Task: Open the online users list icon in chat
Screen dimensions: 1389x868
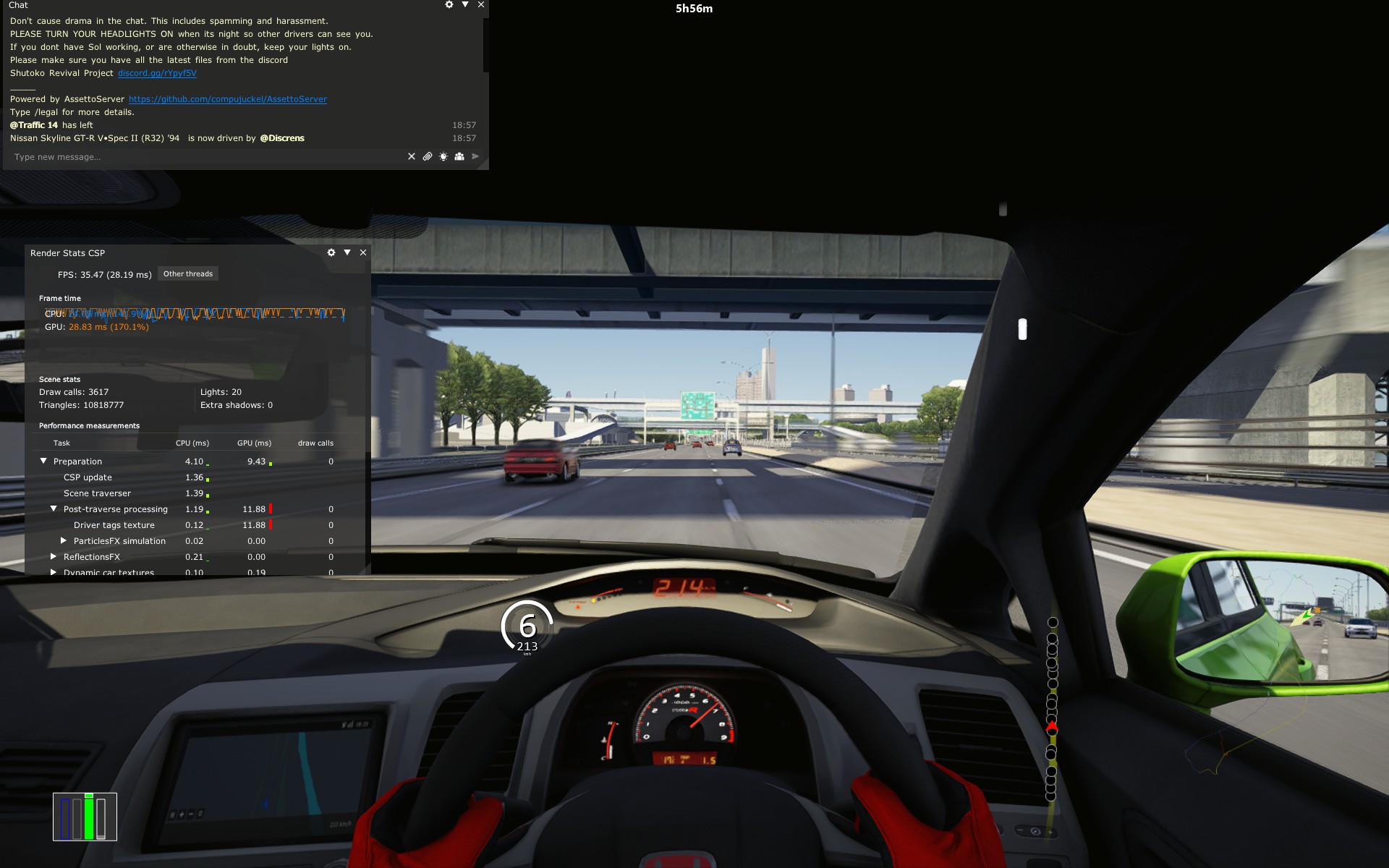Action: (x=459, y=156)
